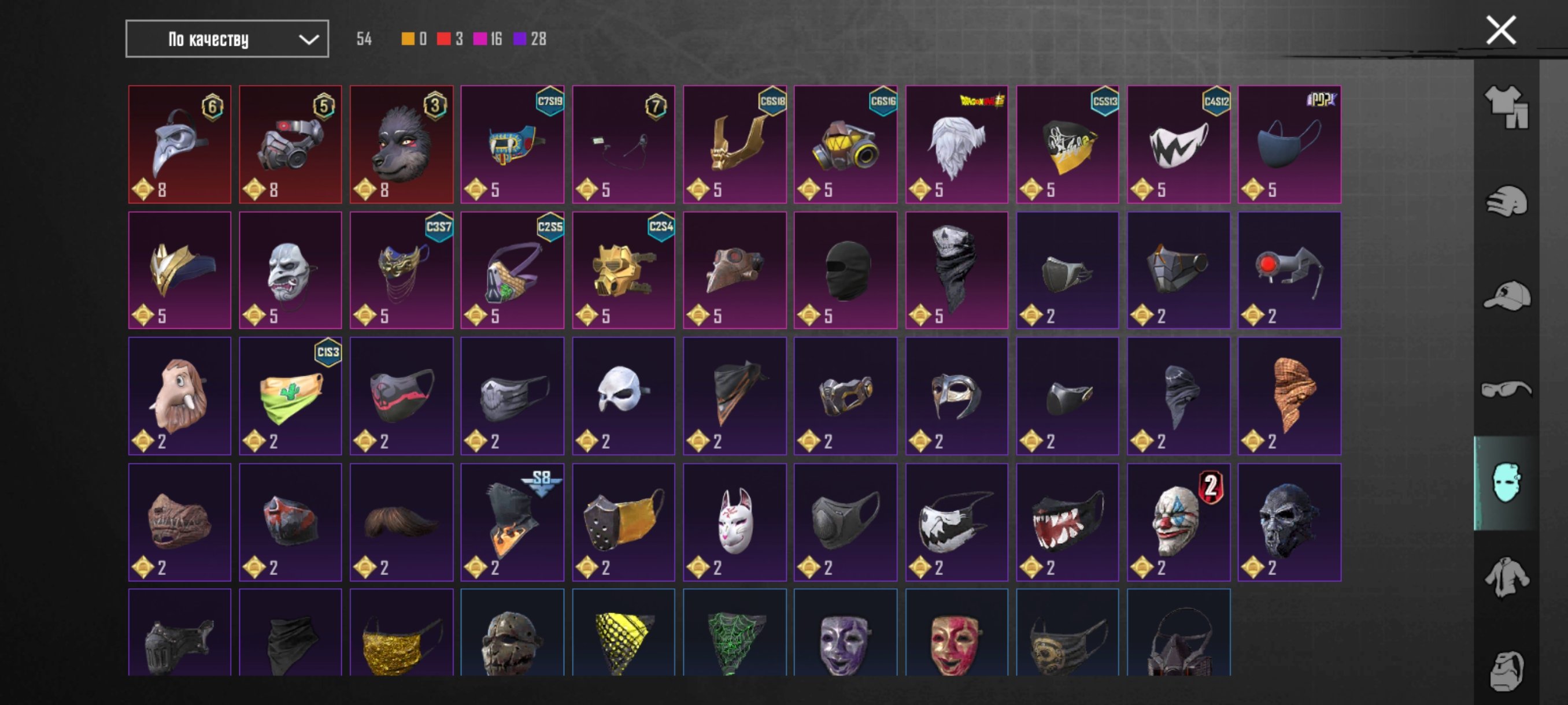This screenshot has width=1568, height=705.
Task: Choose the clown face mask
Action: 1178,522
